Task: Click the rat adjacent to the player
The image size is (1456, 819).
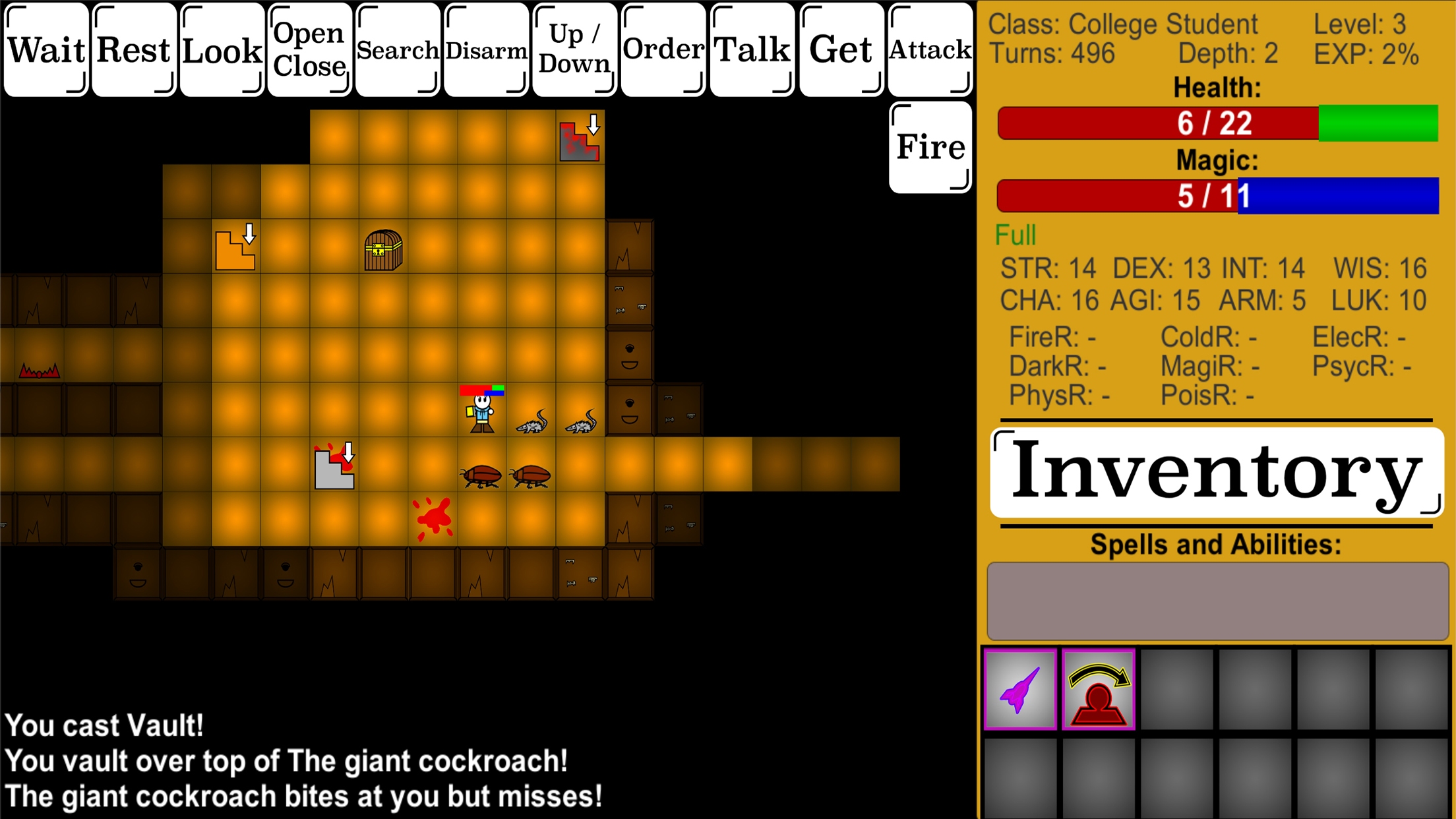Action: pyautogui.click(x=531, y=422)
